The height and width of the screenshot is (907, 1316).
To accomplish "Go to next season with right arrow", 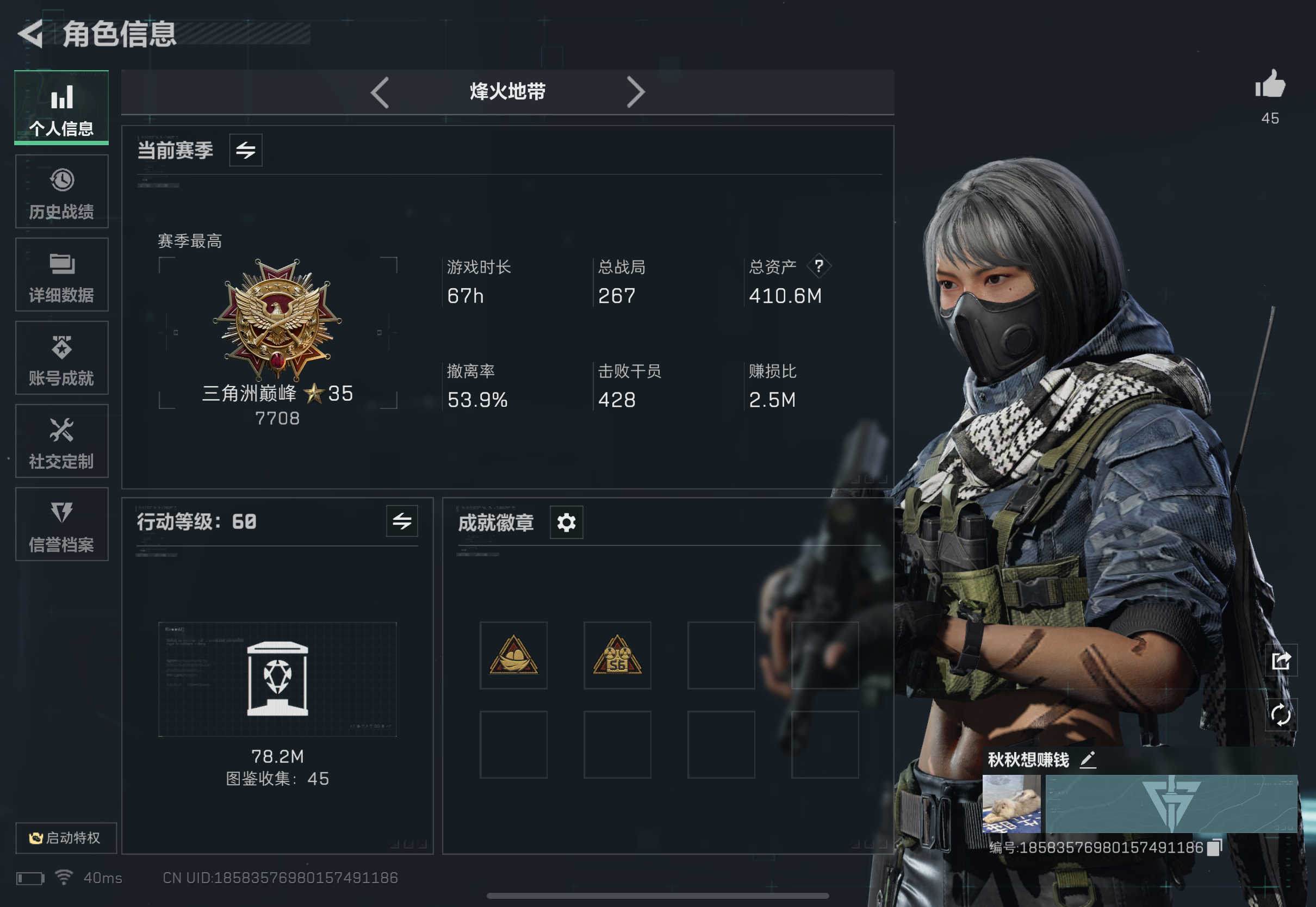I will pyautogui.click(x=636, y=91).
